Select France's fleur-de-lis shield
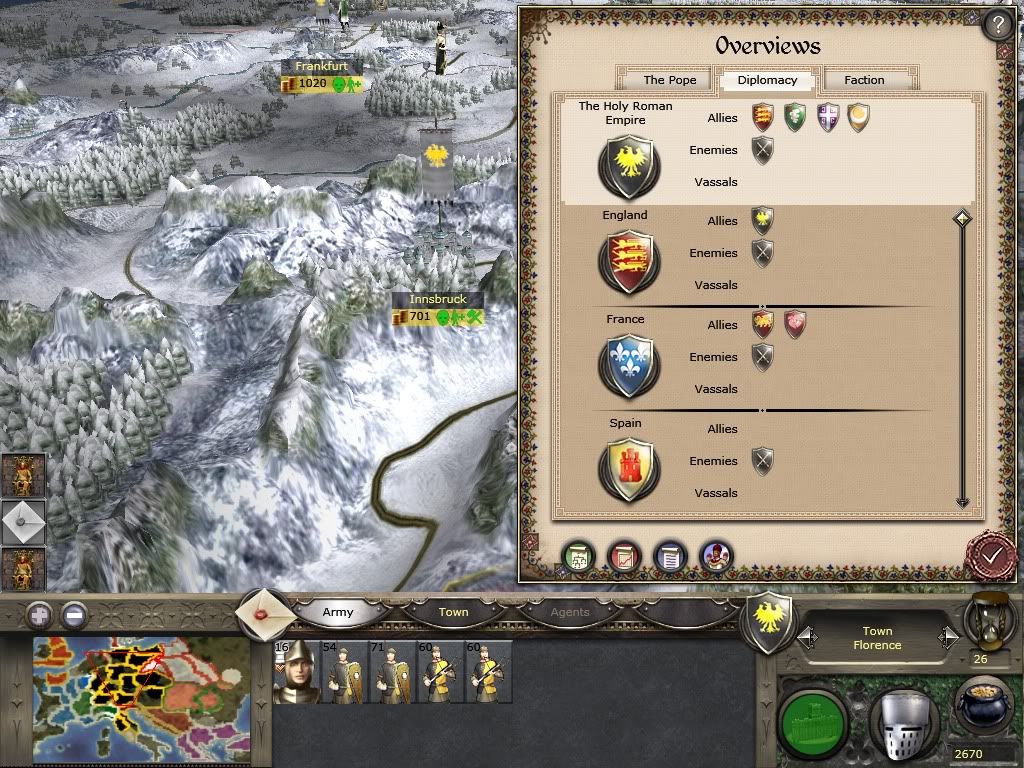Screen dimensions: 1024x768 pyautogui.click(x=628, y=366)
